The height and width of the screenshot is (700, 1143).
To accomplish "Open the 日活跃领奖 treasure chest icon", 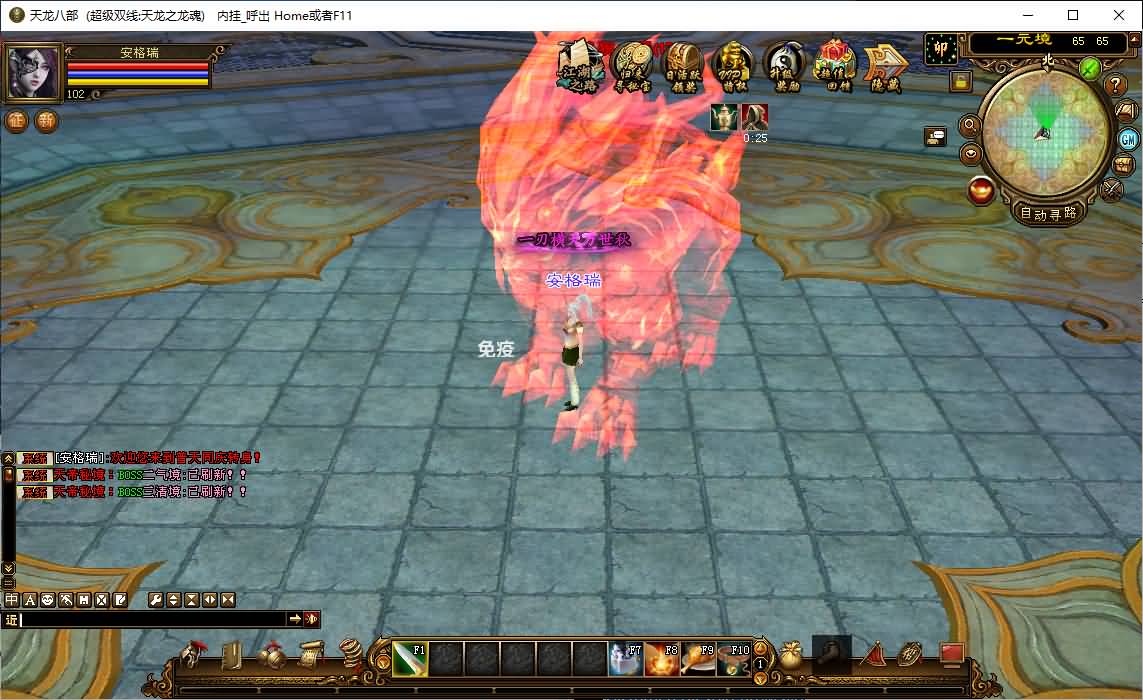I will click(x=683, y=67).
